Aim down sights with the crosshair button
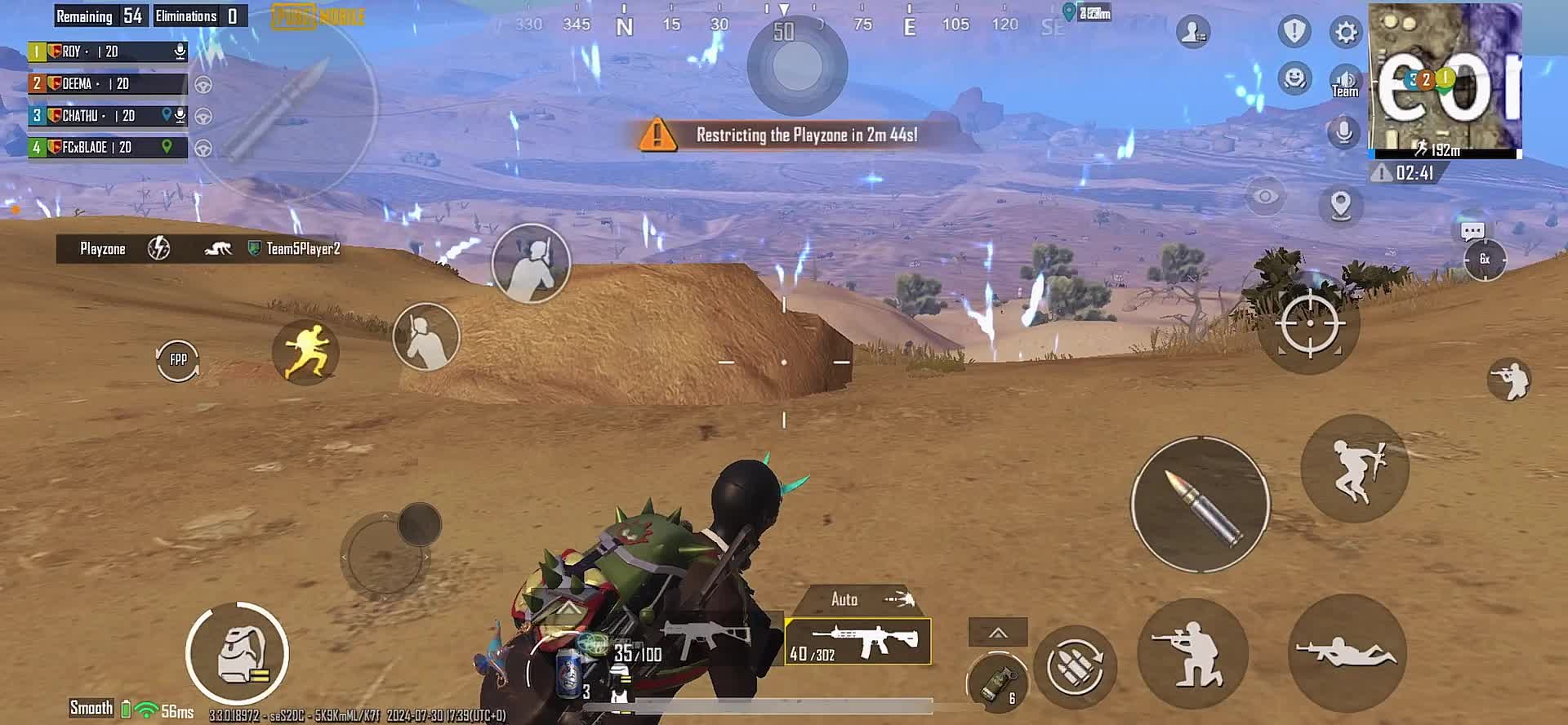The width and height of the screenshot is (1568, 725). [x=1309, y=323]
